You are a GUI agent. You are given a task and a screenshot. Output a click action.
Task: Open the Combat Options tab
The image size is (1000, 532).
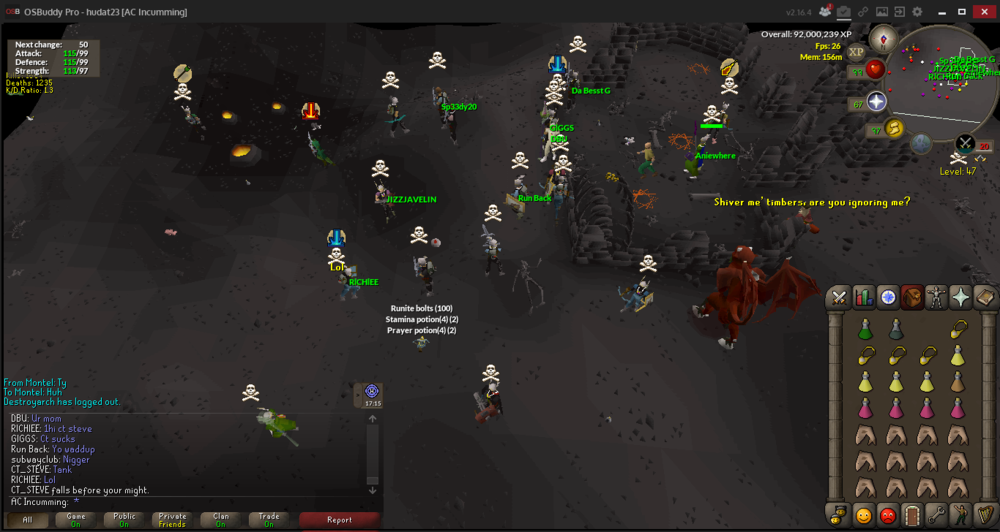(838, 297)
